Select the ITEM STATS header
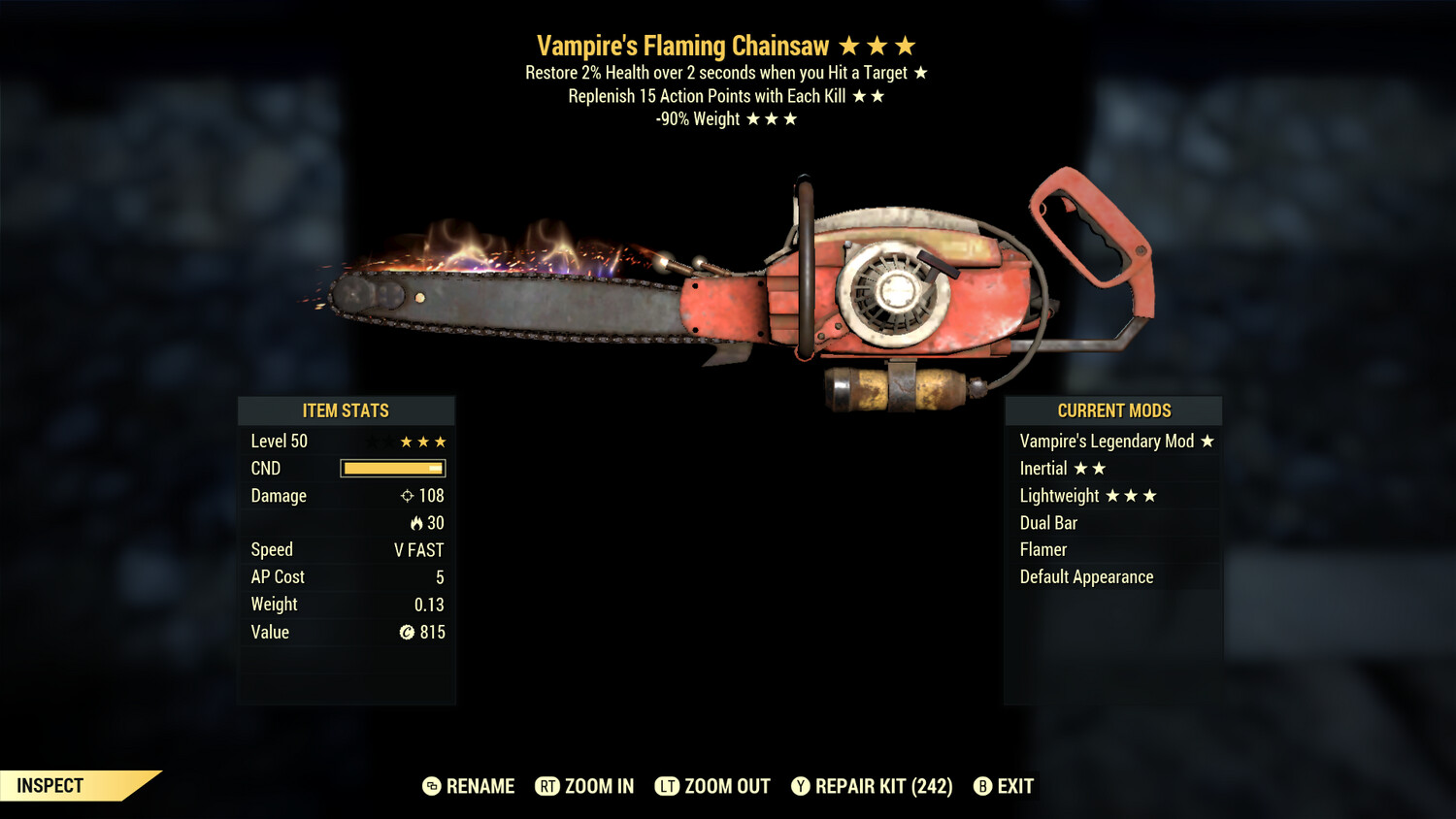1456x819 pixels. click(347, 410)
